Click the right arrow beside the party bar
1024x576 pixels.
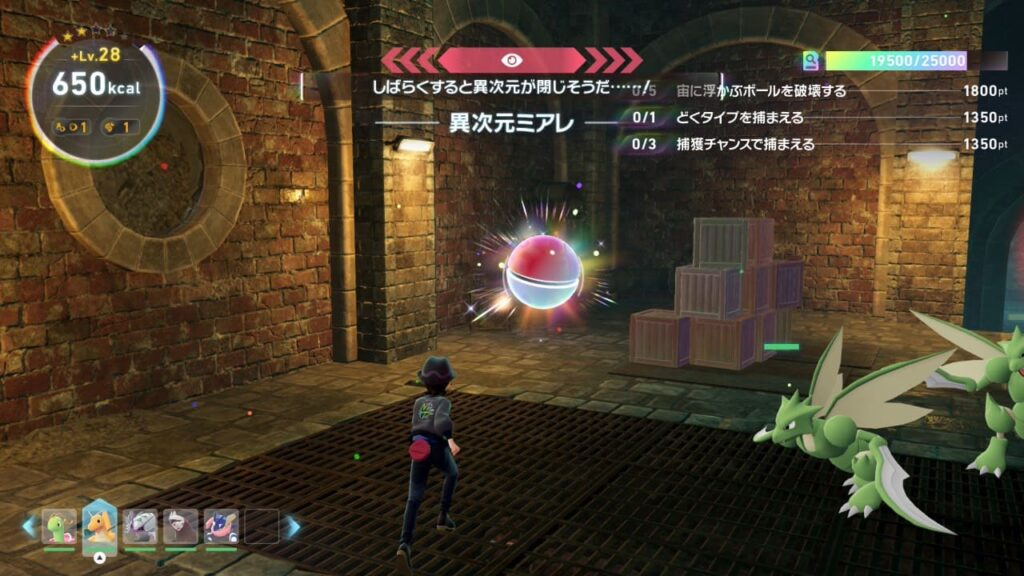coord(293,526)
